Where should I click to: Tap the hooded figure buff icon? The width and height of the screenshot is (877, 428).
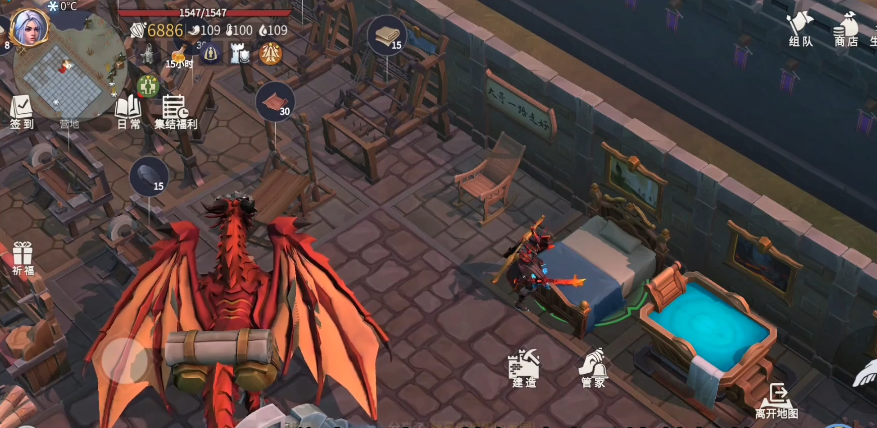point(211,53)
